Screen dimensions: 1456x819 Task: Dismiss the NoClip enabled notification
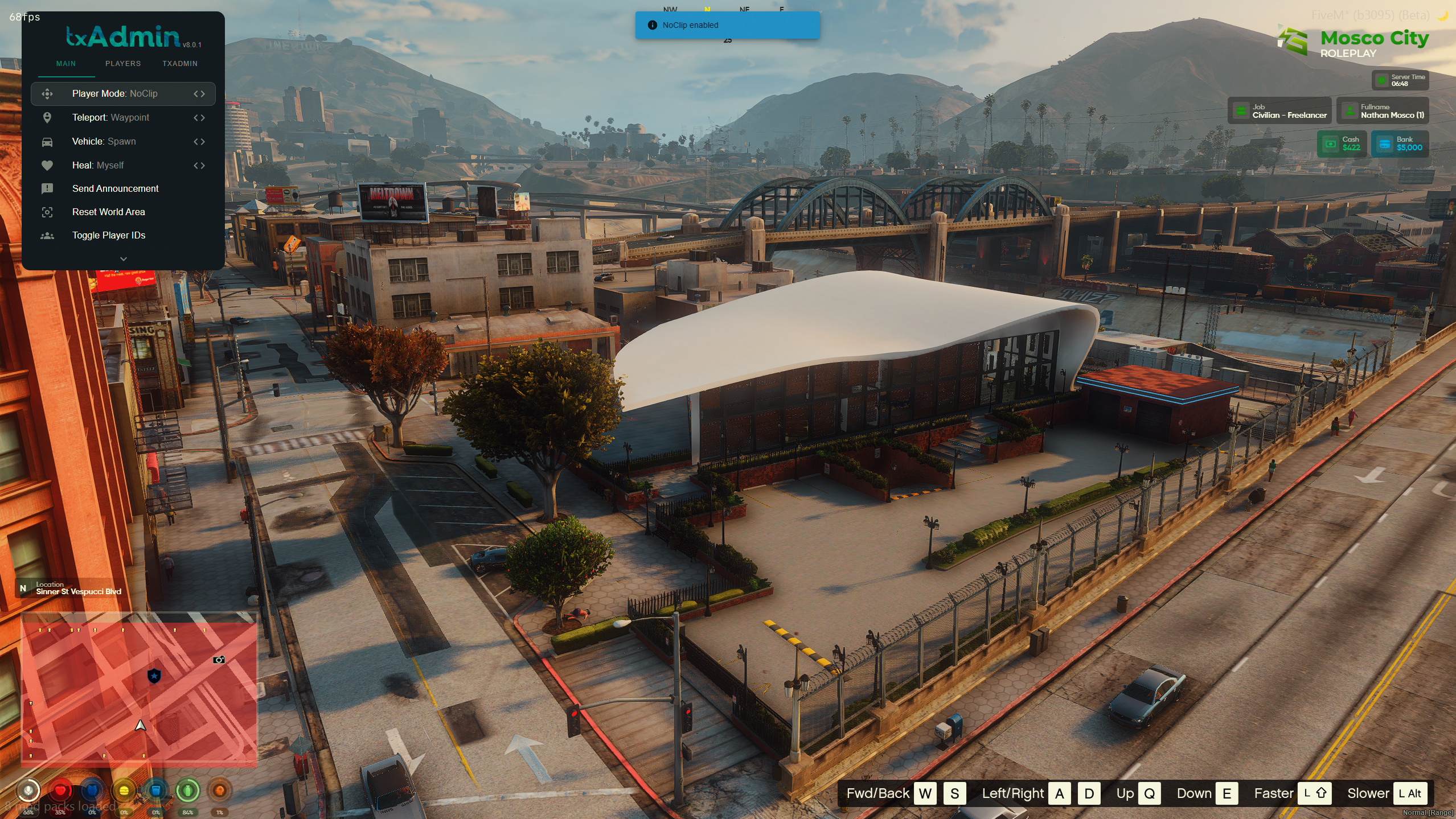pyautogui.click(x=727, y=25)
